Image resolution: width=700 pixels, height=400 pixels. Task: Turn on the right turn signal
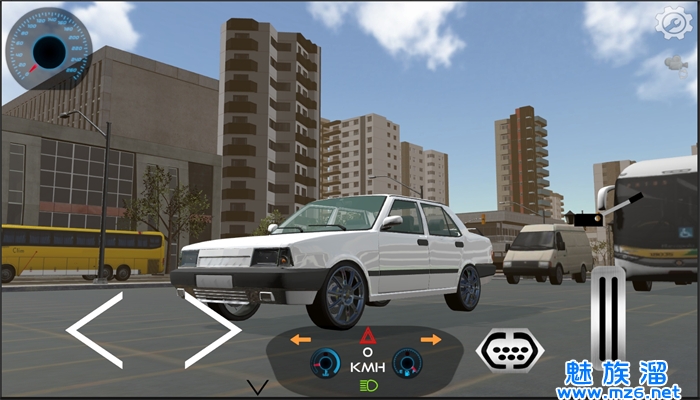tap(431, 340)
